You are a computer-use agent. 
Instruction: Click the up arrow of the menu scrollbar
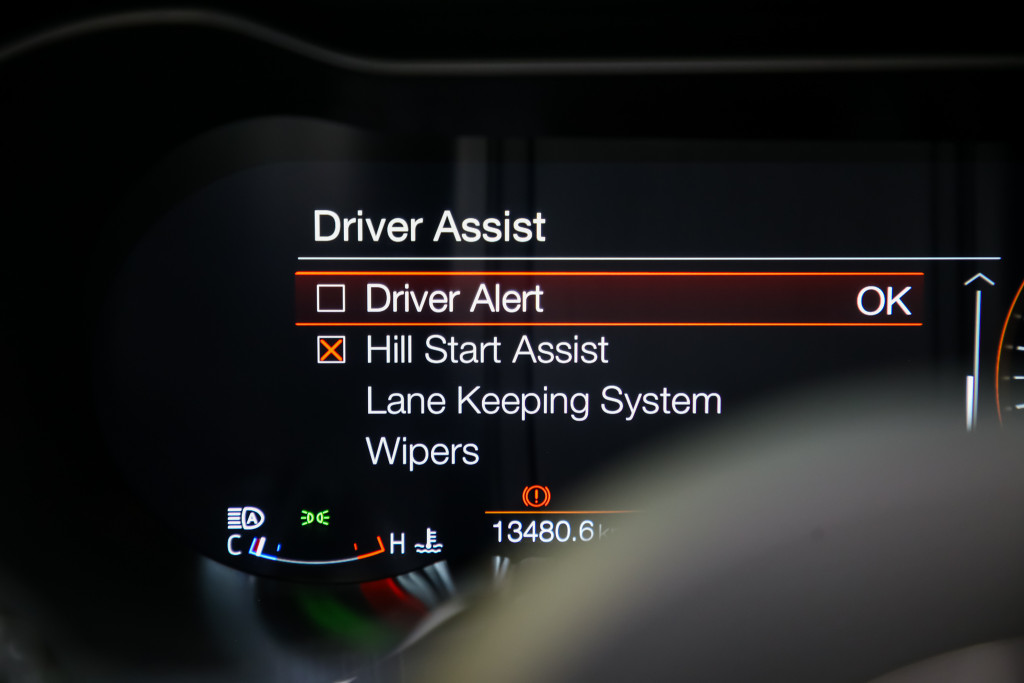979,282
